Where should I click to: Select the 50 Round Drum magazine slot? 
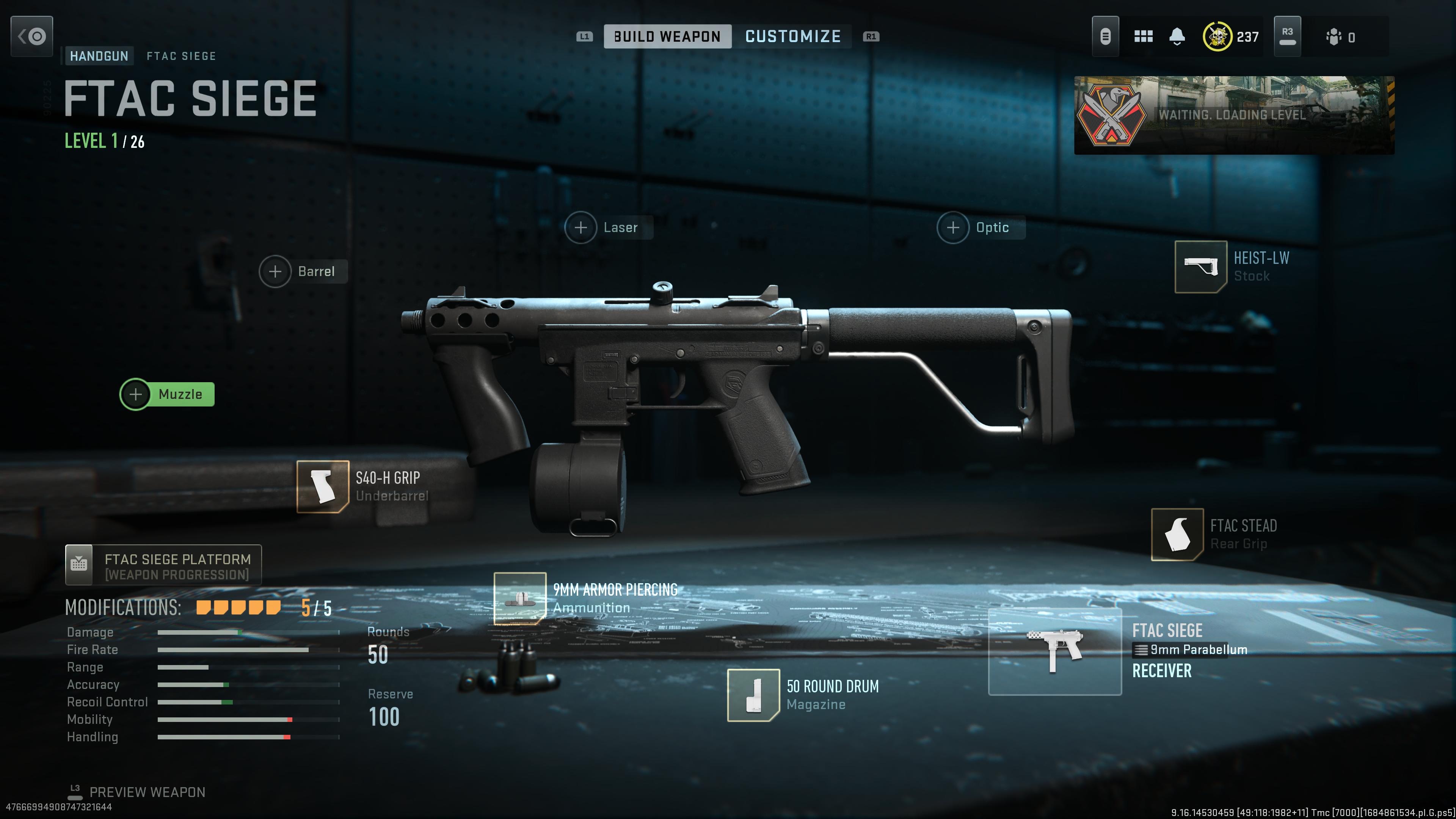753,695
